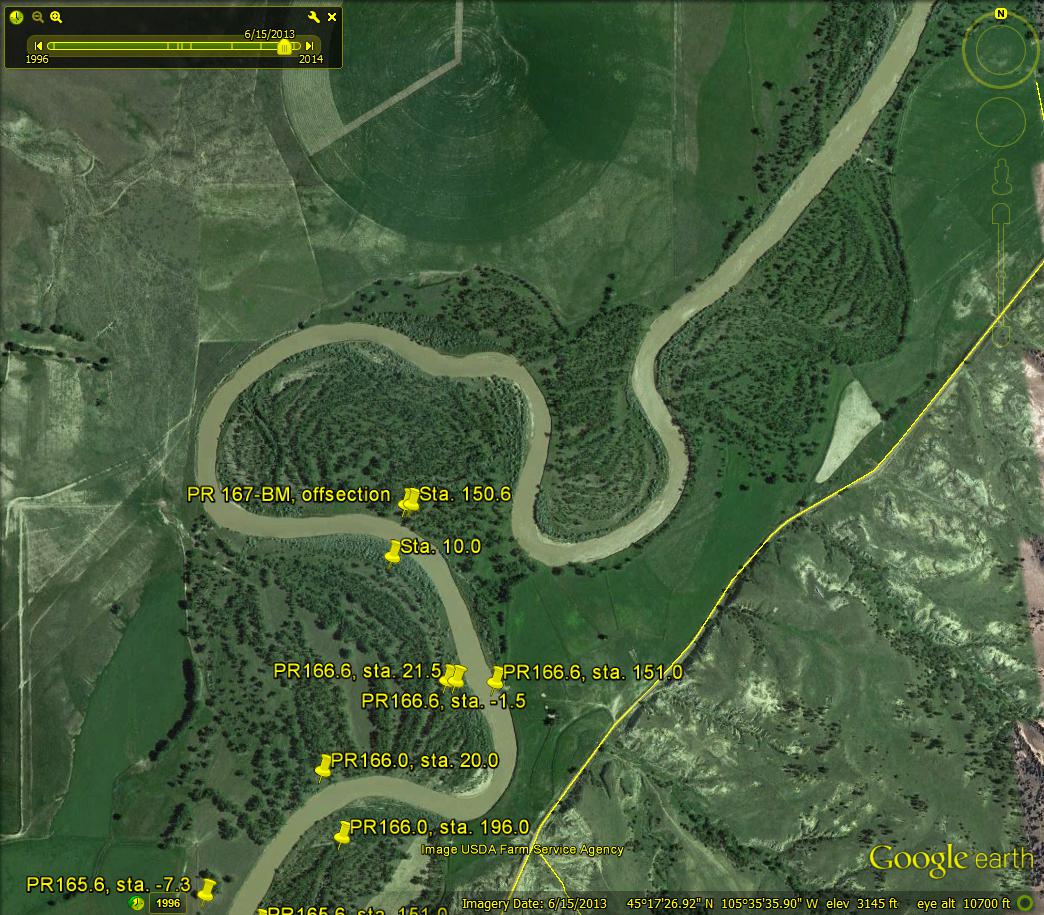Click the zoom slider's top end

coord(1001,215)
